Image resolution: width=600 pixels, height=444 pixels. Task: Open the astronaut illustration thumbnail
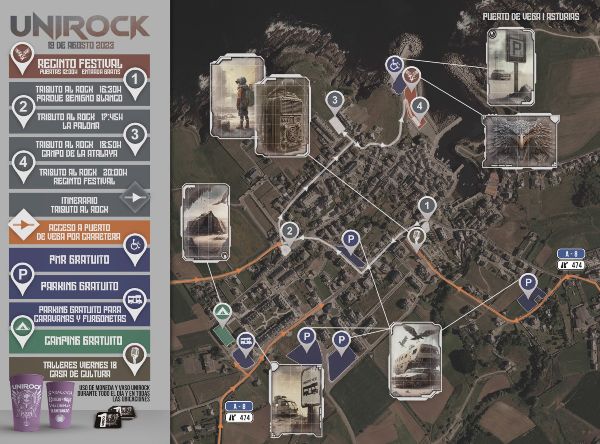click(233, 96)
